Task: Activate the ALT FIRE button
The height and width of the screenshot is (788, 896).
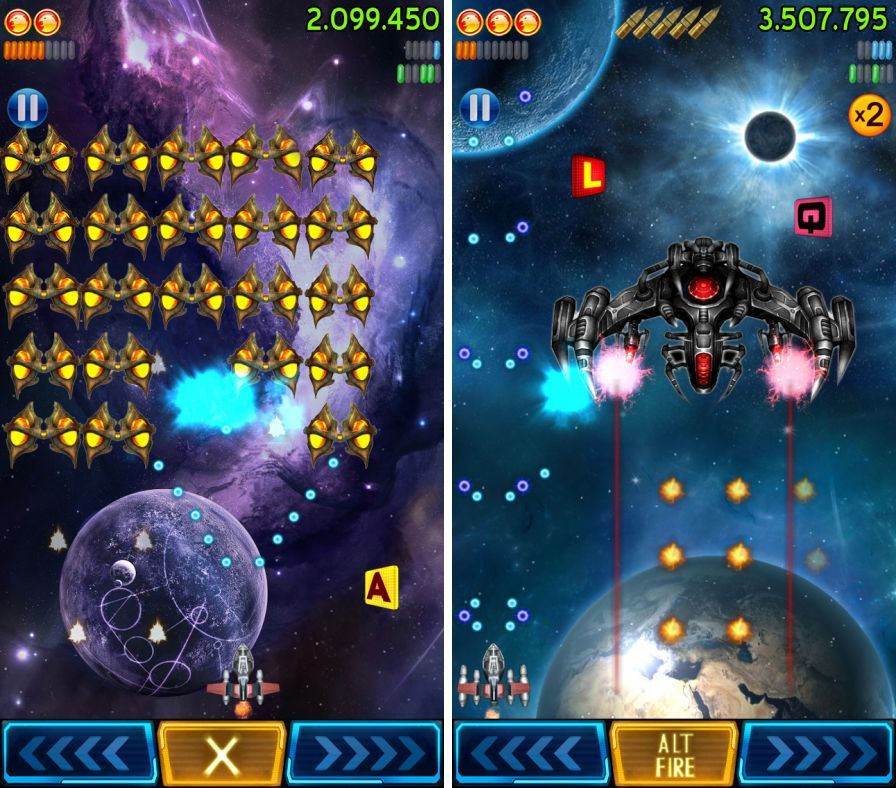Action: 674,753
